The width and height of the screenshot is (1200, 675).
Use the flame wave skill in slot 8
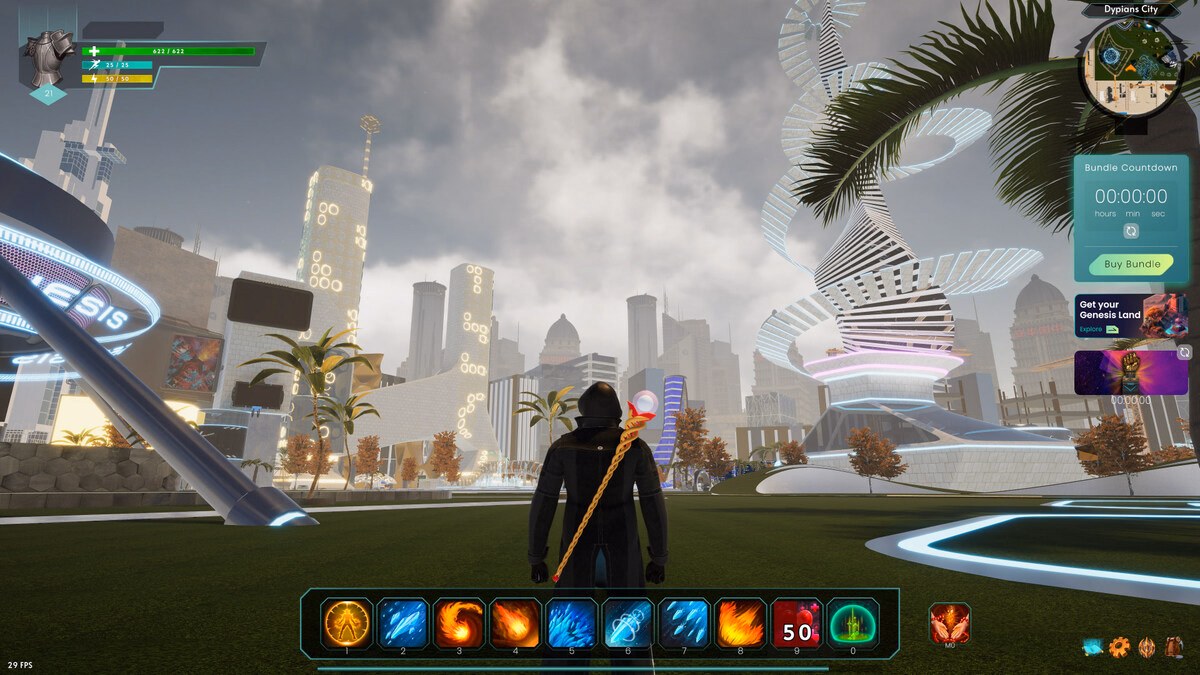point(741,623)
